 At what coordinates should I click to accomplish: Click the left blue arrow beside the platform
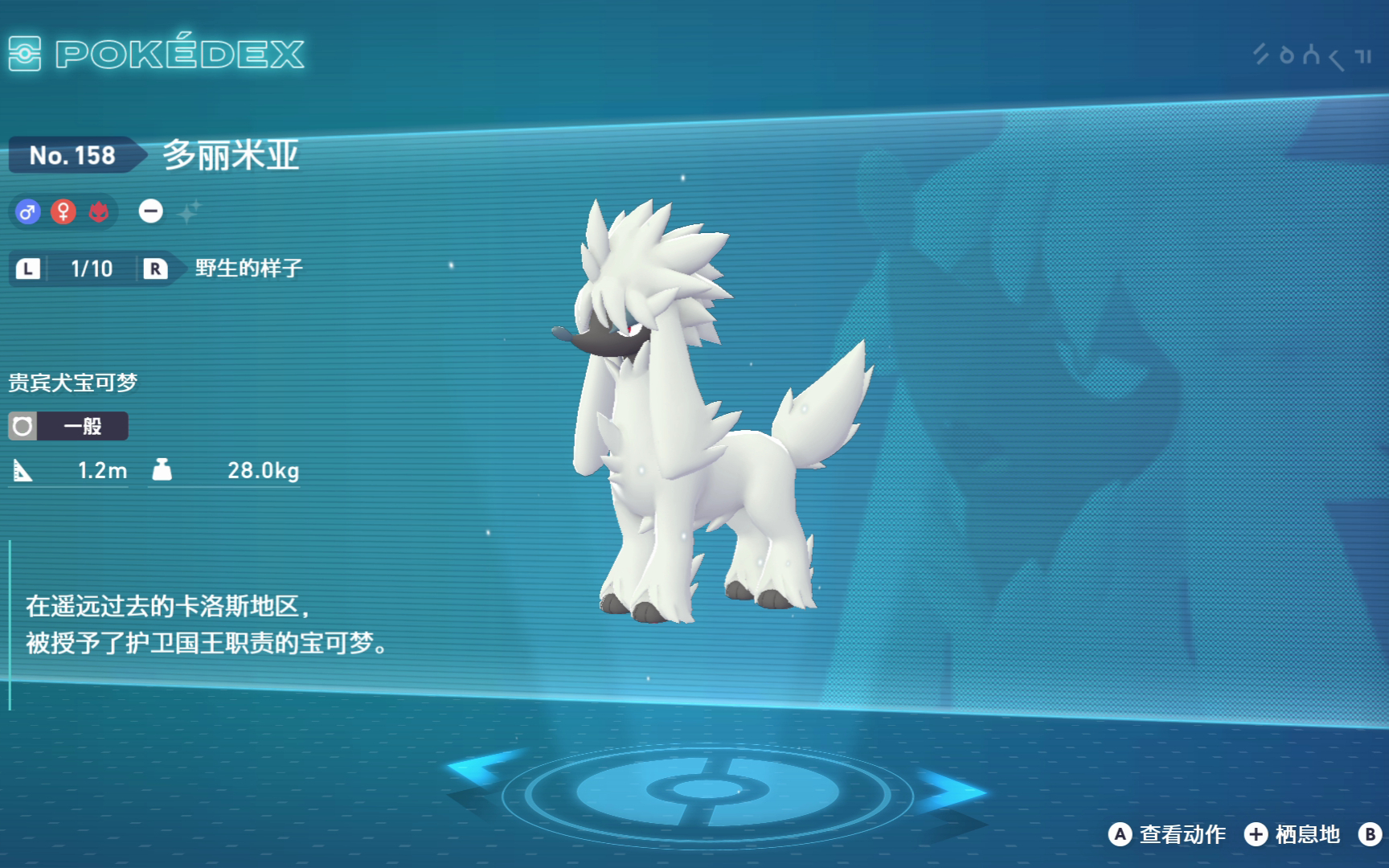[x=482, y=767]
